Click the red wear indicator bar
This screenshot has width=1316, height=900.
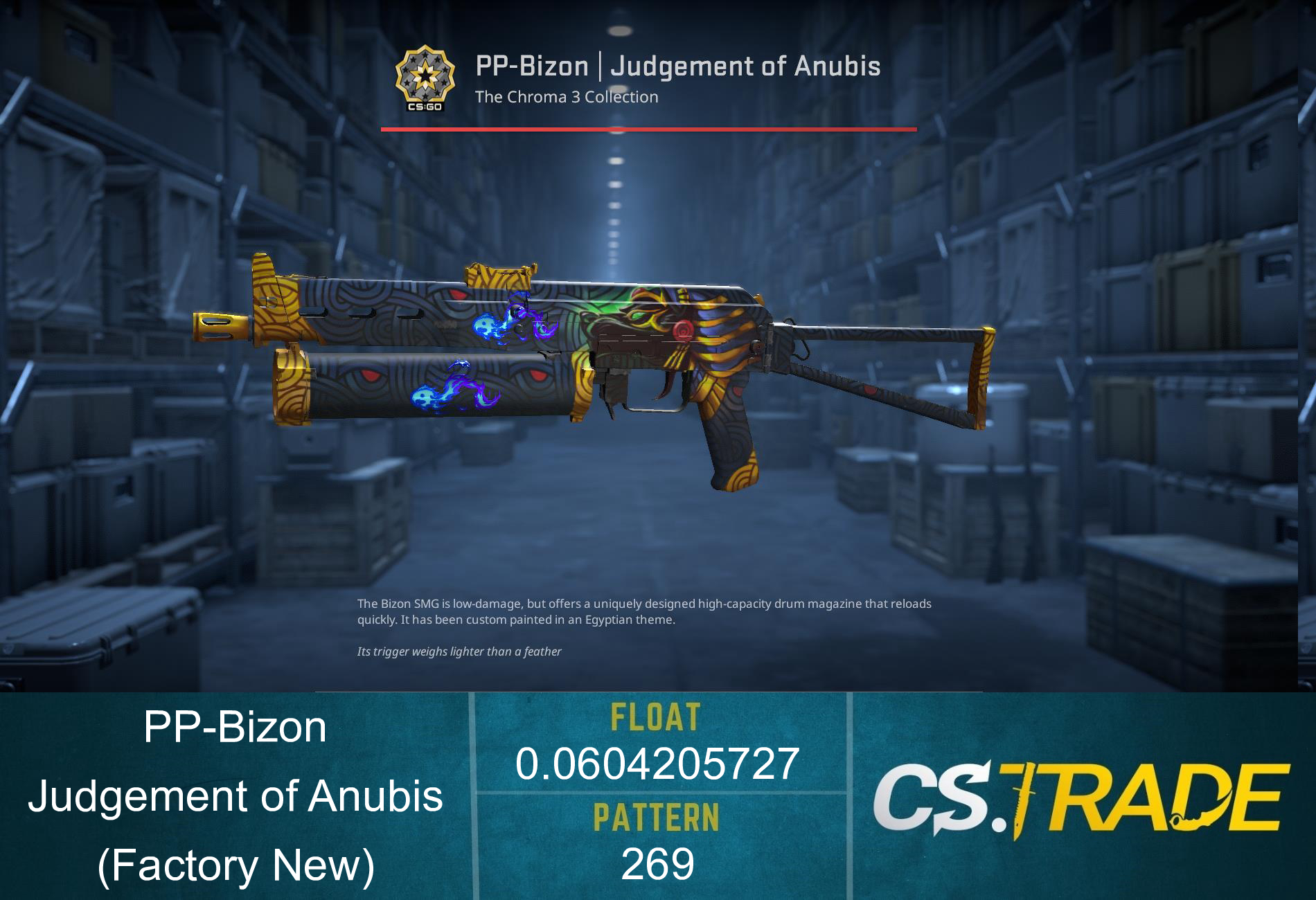click(x=648, y=128)
